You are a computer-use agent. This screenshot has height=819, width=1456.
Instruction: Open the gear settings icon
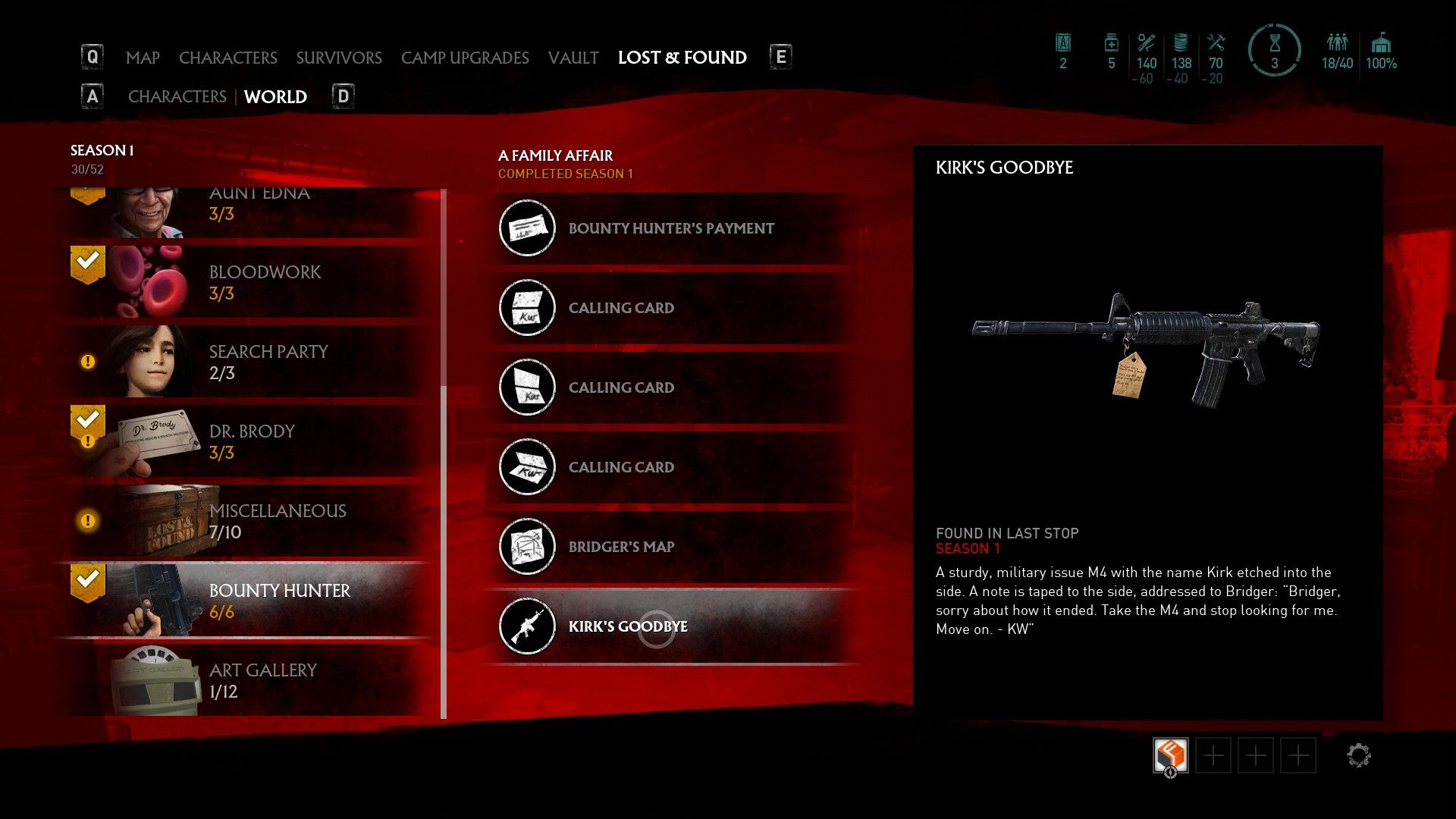(1358, 755)
